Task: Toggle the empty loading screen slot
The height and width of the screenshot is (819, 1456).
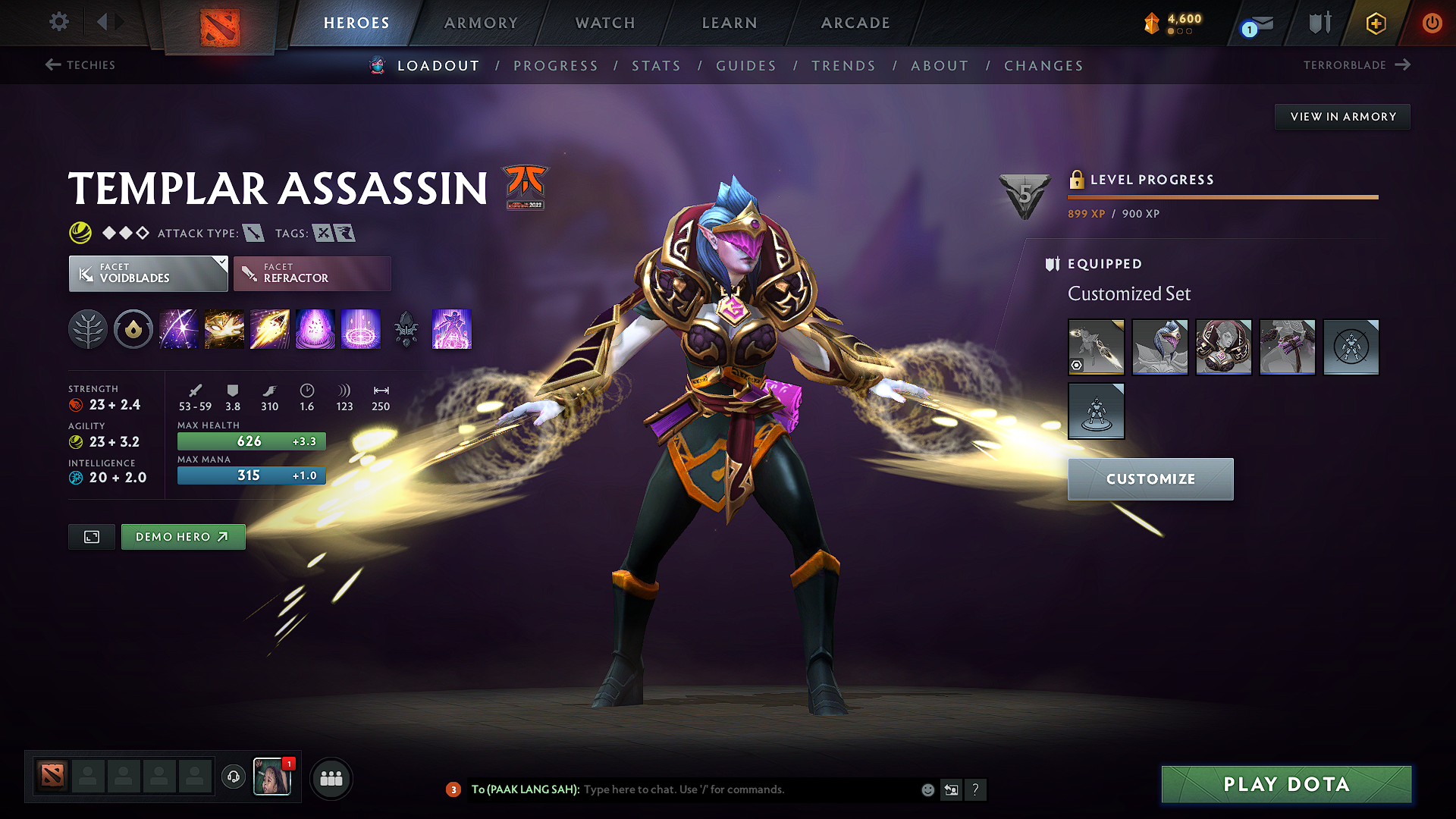Action: 1351,347
